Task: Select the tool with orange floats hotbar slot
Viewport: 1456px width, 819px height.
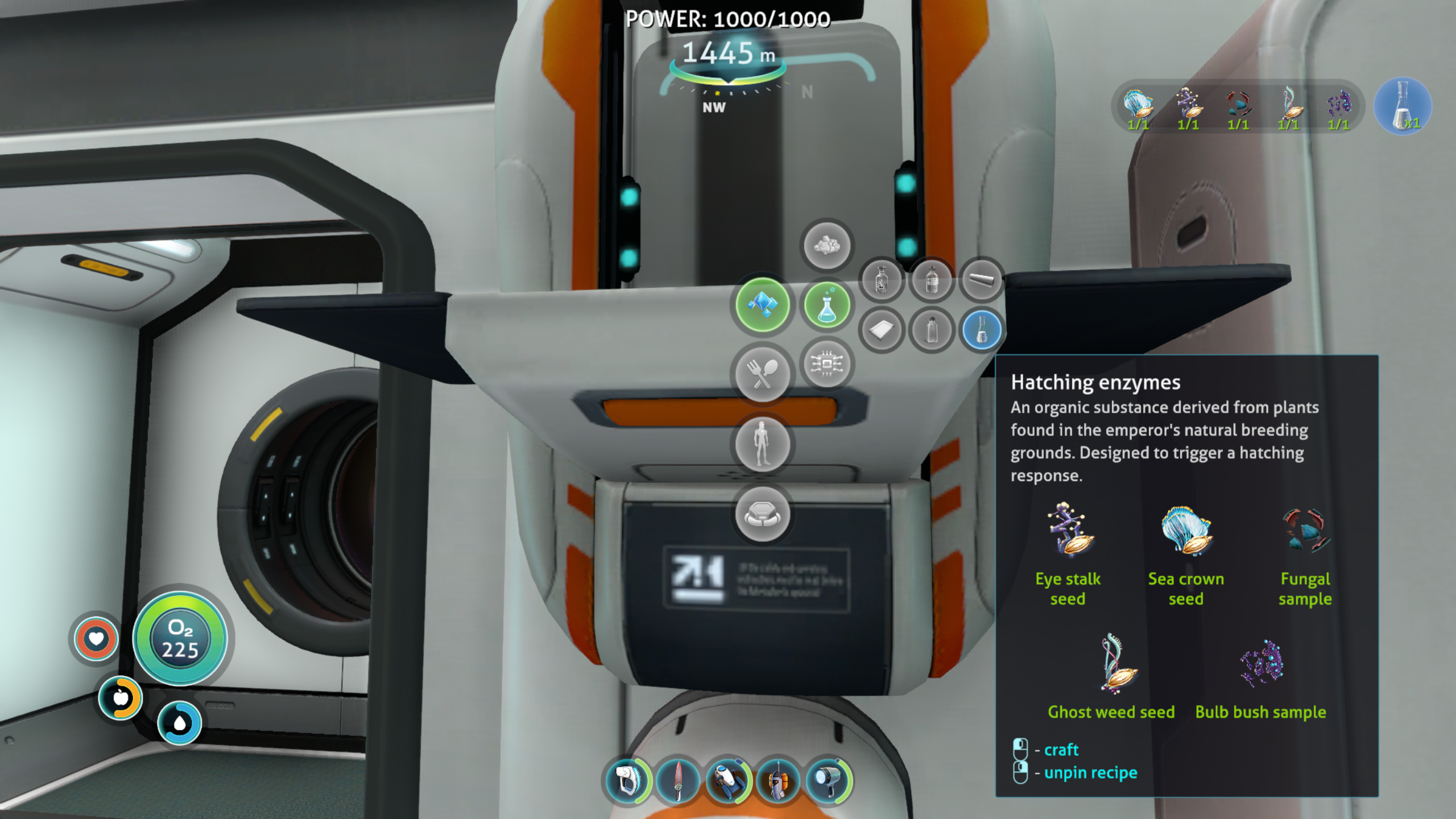Action: click(778, 780)
